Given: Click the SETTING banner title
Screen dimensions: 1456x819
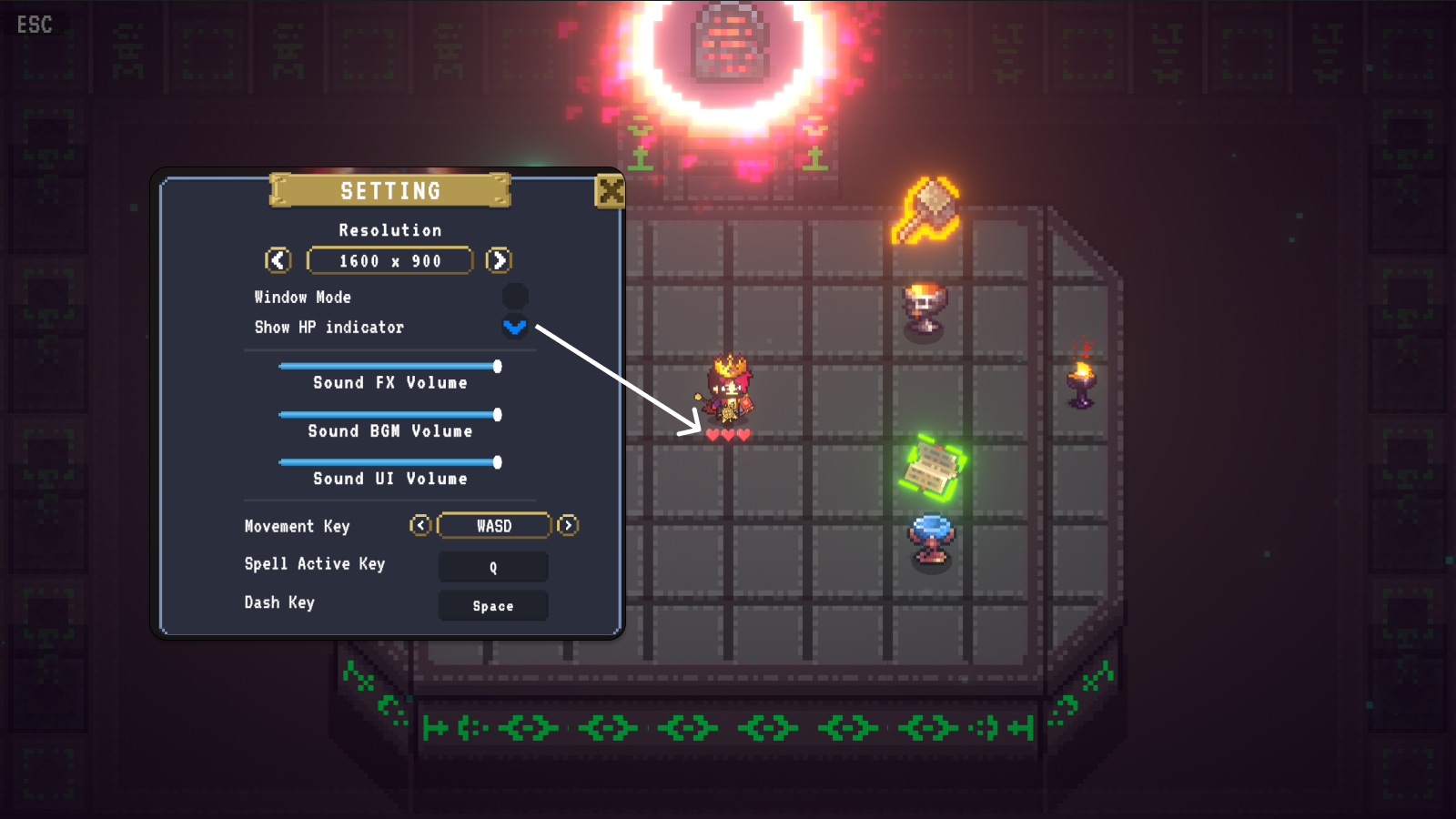Looking at the screenshot, I should [x=391, y=191].
